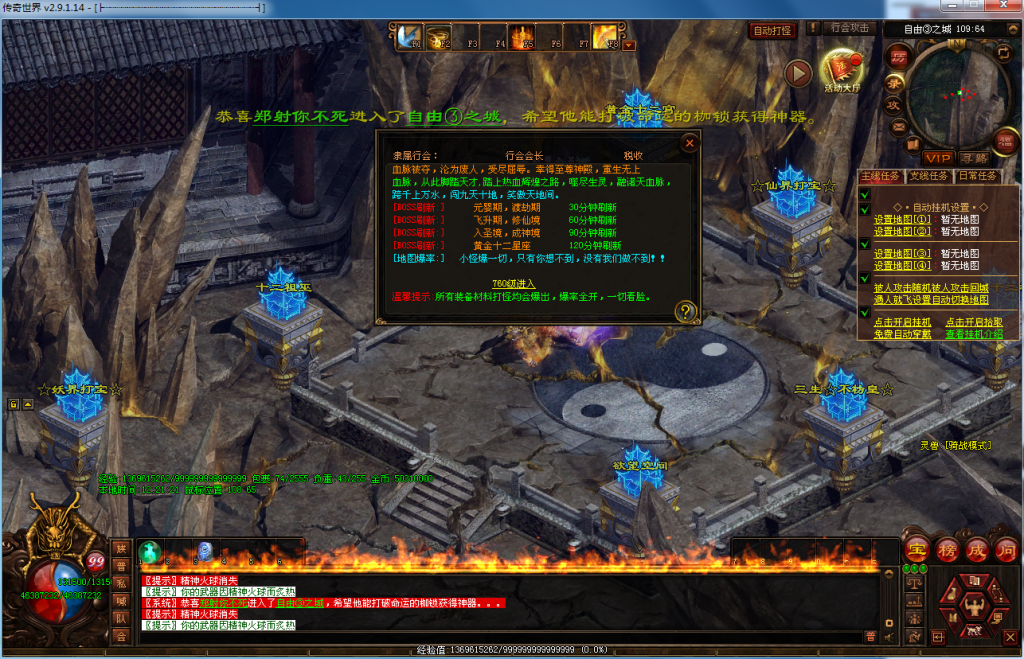Image resolution: width=1024 pixels, height=659 pixels.
Task: Open the 榜 ranking round button
Action: click(x=947, y=549)
